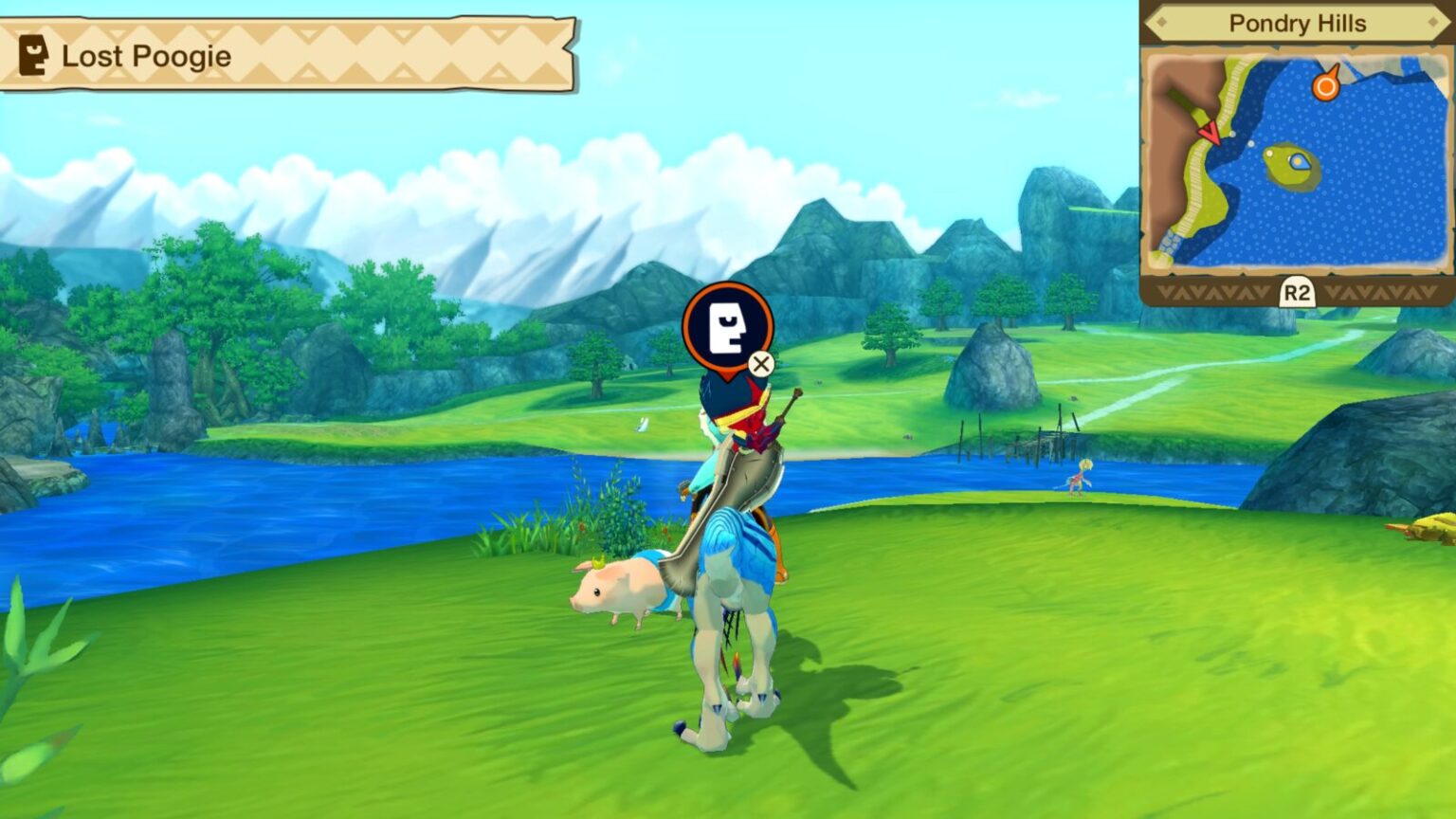Viewport: 1456px width, 819px height.
Task: Click a white waypoint dot on the minimap
Action: coord(1251,142)
